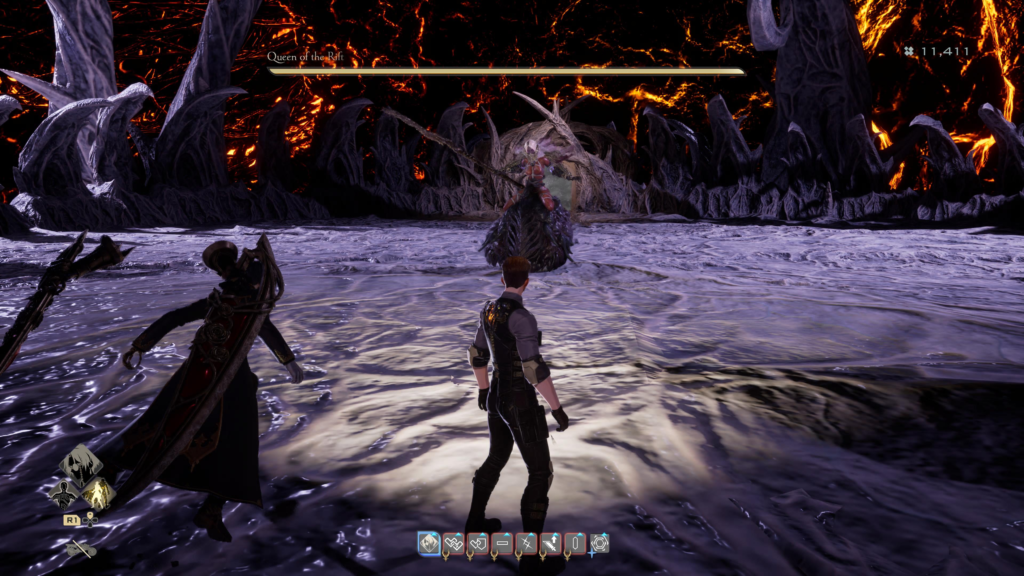1024x576 pixels.
Task: Trigger the crossed spark skill icon
Action: click(526, 543)
